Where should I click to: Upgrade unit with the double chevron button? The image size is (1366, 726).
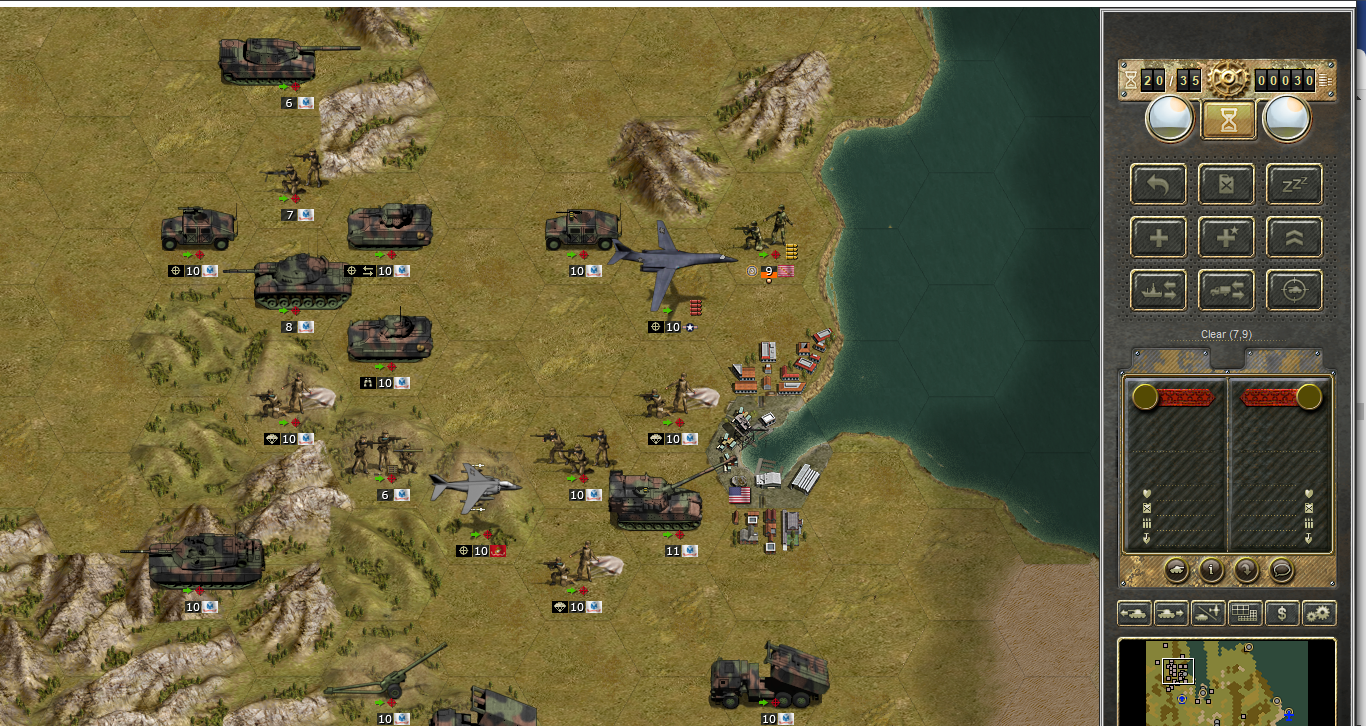pos(1294,238)
